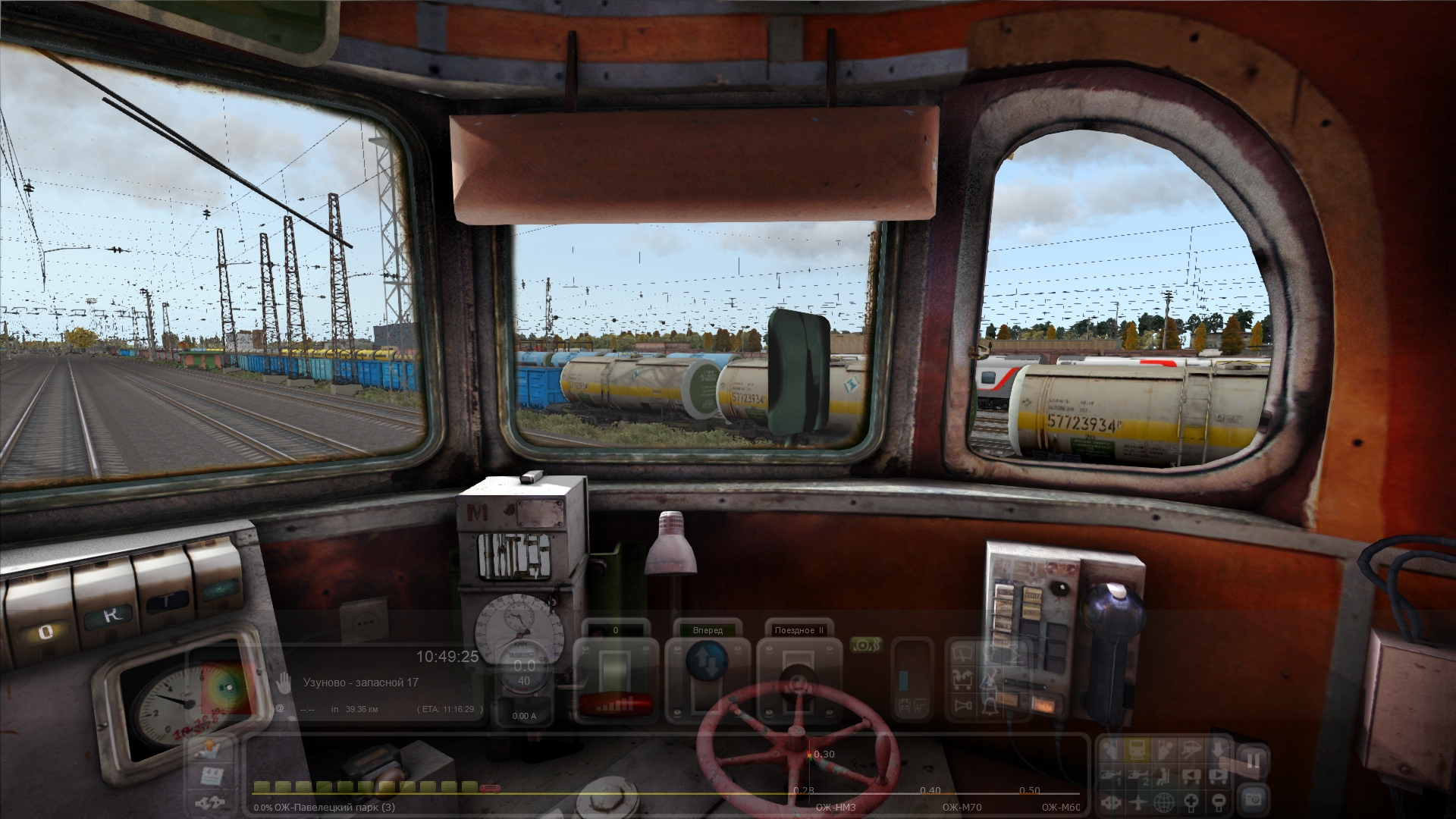
Task: Move camera to the previous rail vehicle
Action: (x=1191, y=777)
